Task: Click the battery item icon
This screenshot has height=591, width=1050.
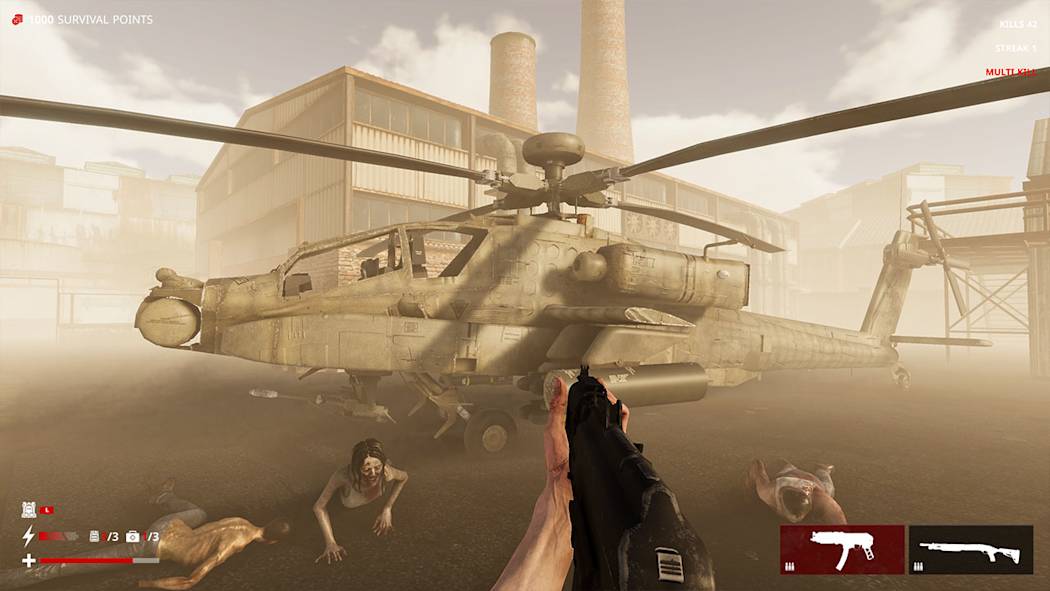Action: 95,537
